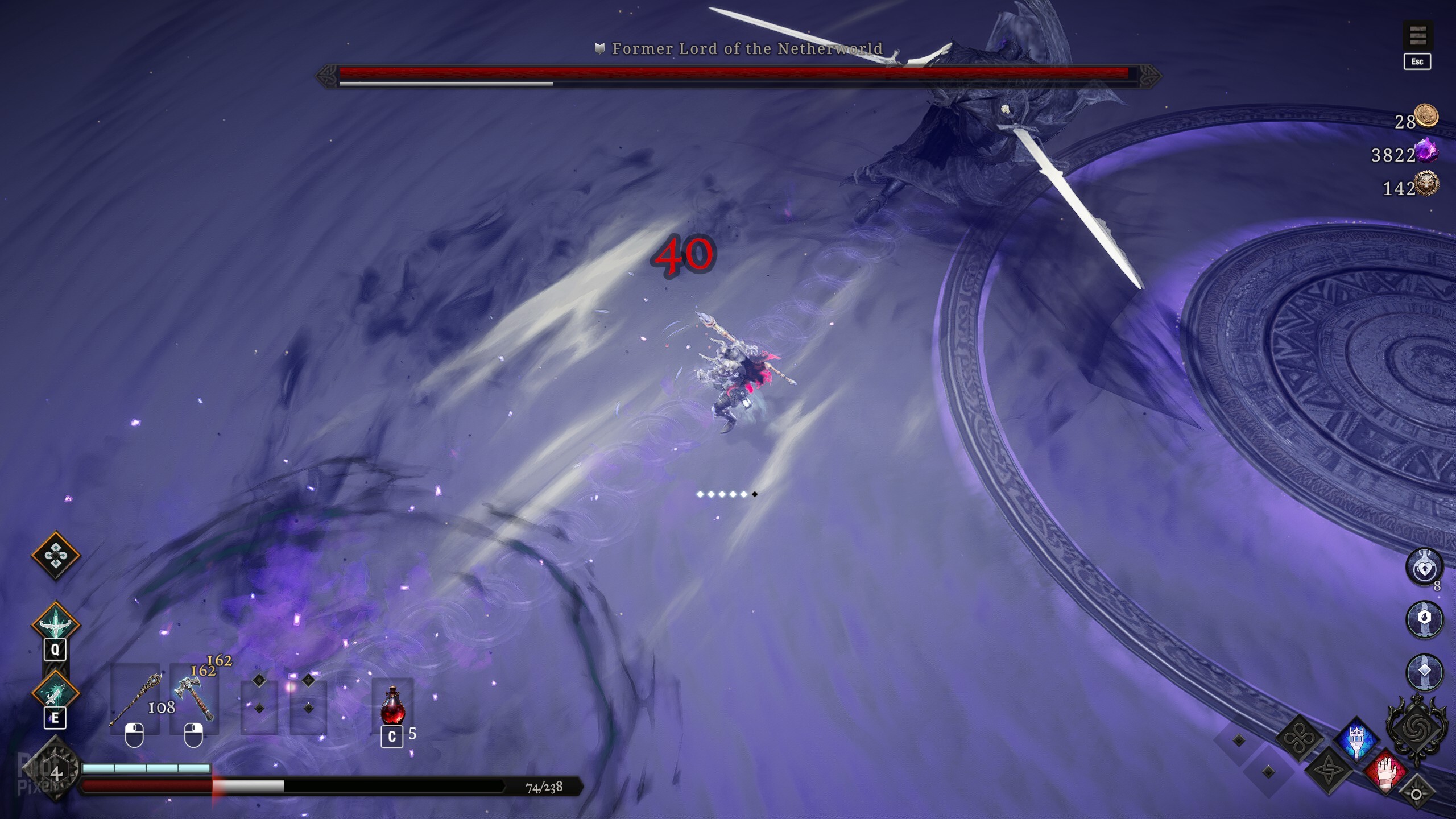The width and height of the screenshot is (1456, 819).
Task: Click the four-loop knot diamond icon with orange border
Action: click(x=55, y=555)
